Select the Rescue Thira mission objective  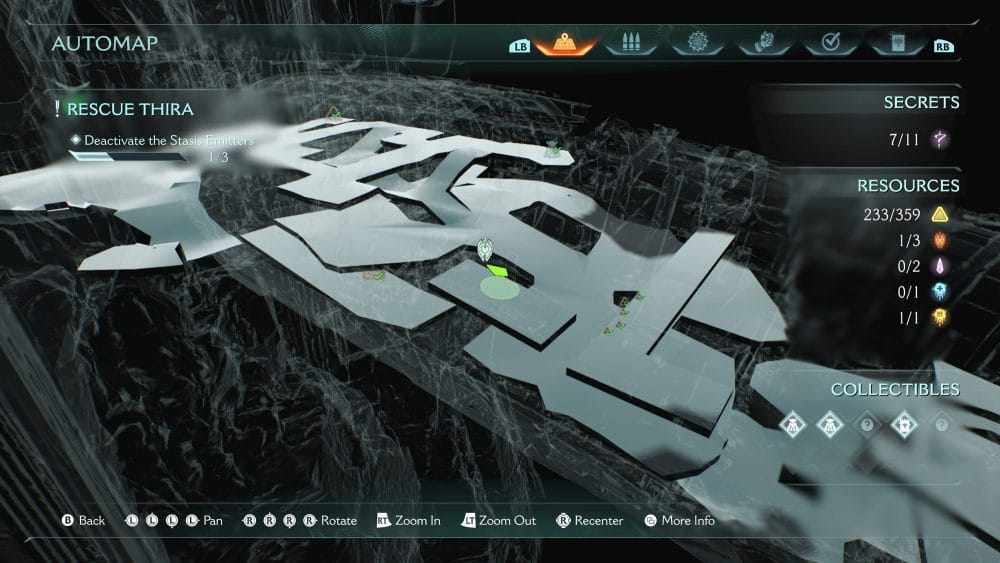(130, 109)
